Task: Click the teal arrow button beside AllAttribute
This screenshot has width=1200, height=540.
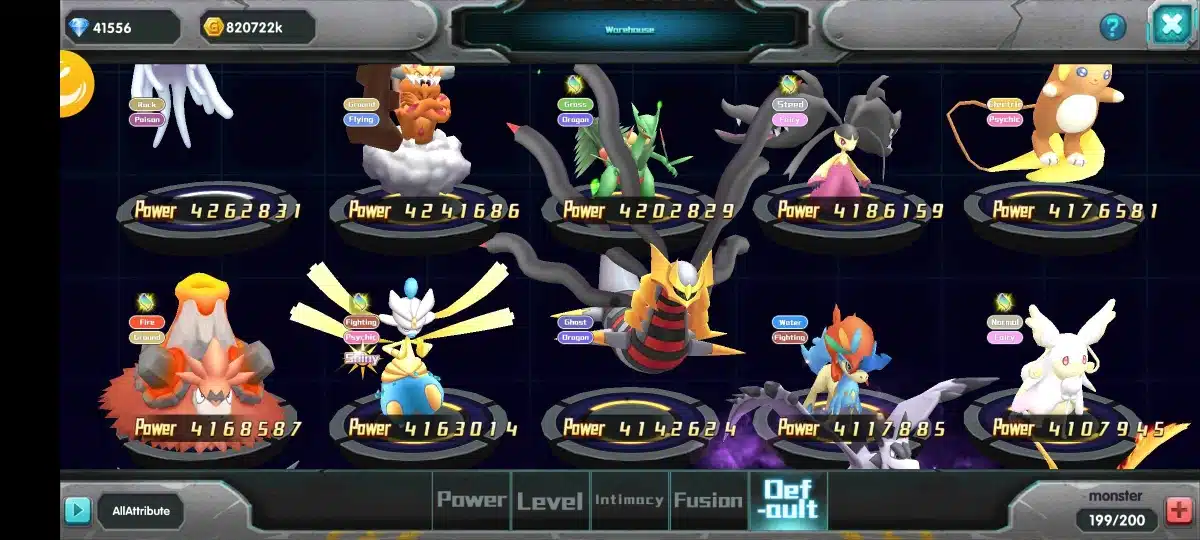Action: point(77,511)
